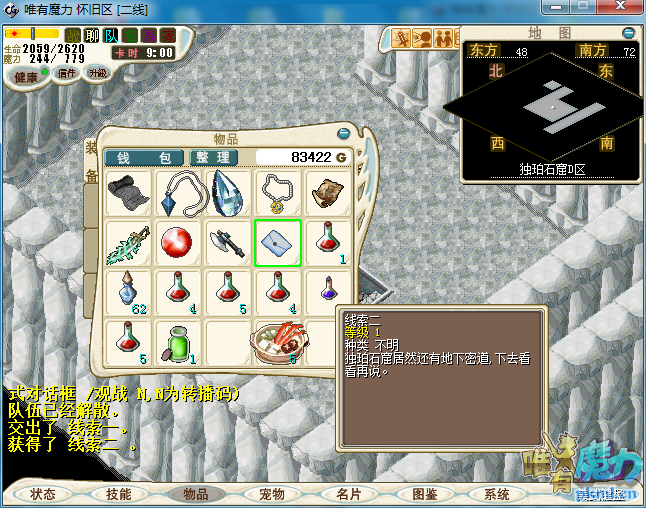Select the green jar item slot
The width and height of the screenshot is (646, 508).
pyautogui.click(x=178, y=342)
